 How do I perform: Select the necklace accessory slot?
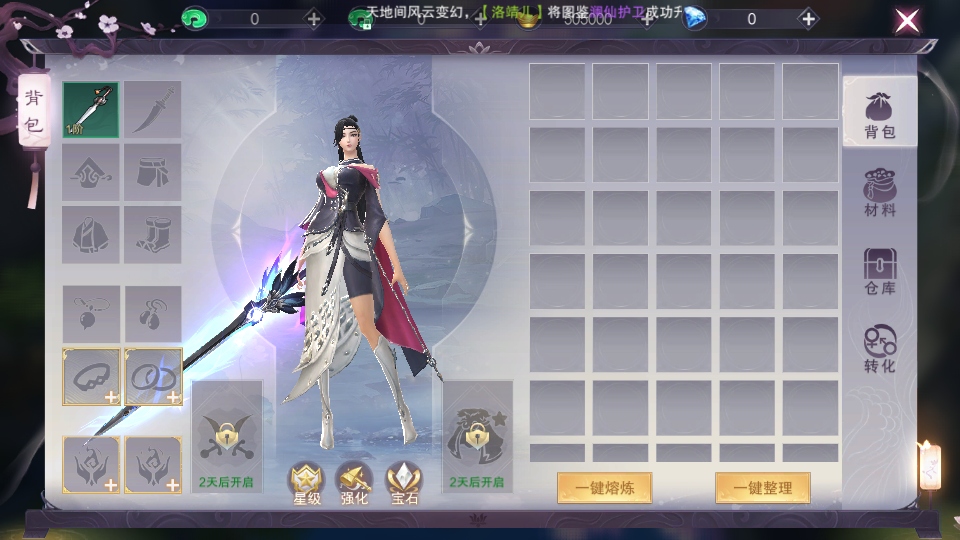[91, 314]
